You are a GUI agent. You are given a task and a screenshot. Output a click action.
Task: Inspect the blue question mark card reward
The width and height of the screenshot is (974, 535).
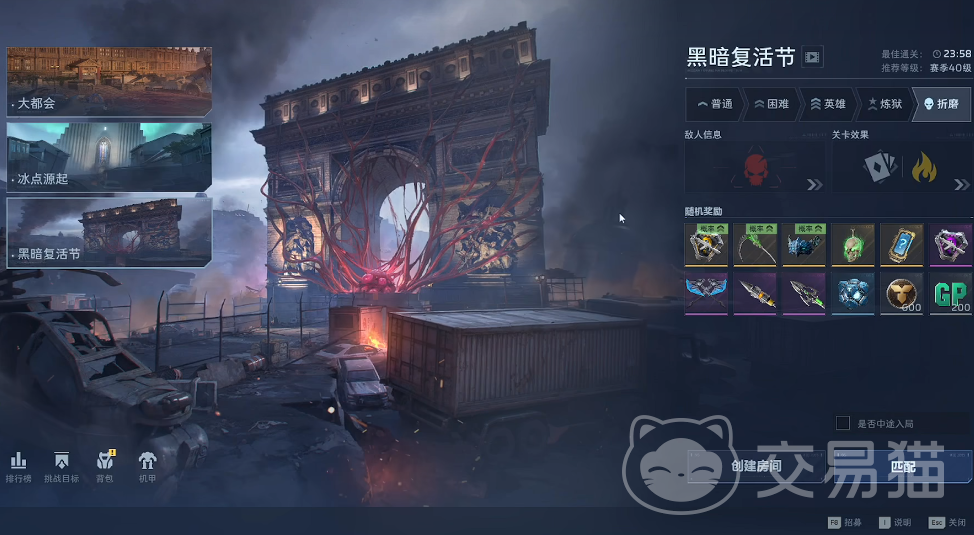(901, 244)
